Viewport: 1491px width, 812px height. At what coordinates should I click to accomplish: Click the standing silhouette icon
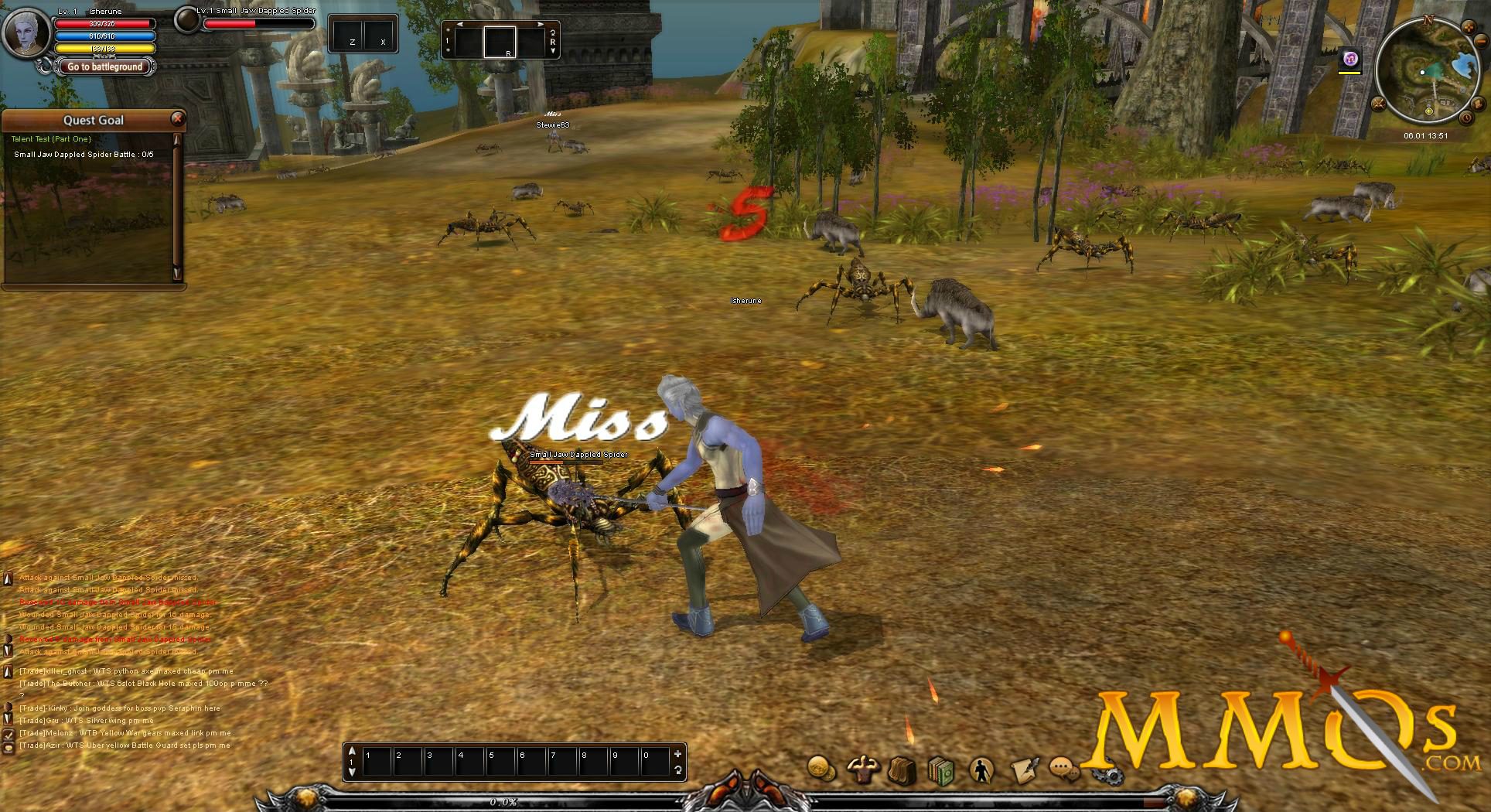click(x=981, y=771)
